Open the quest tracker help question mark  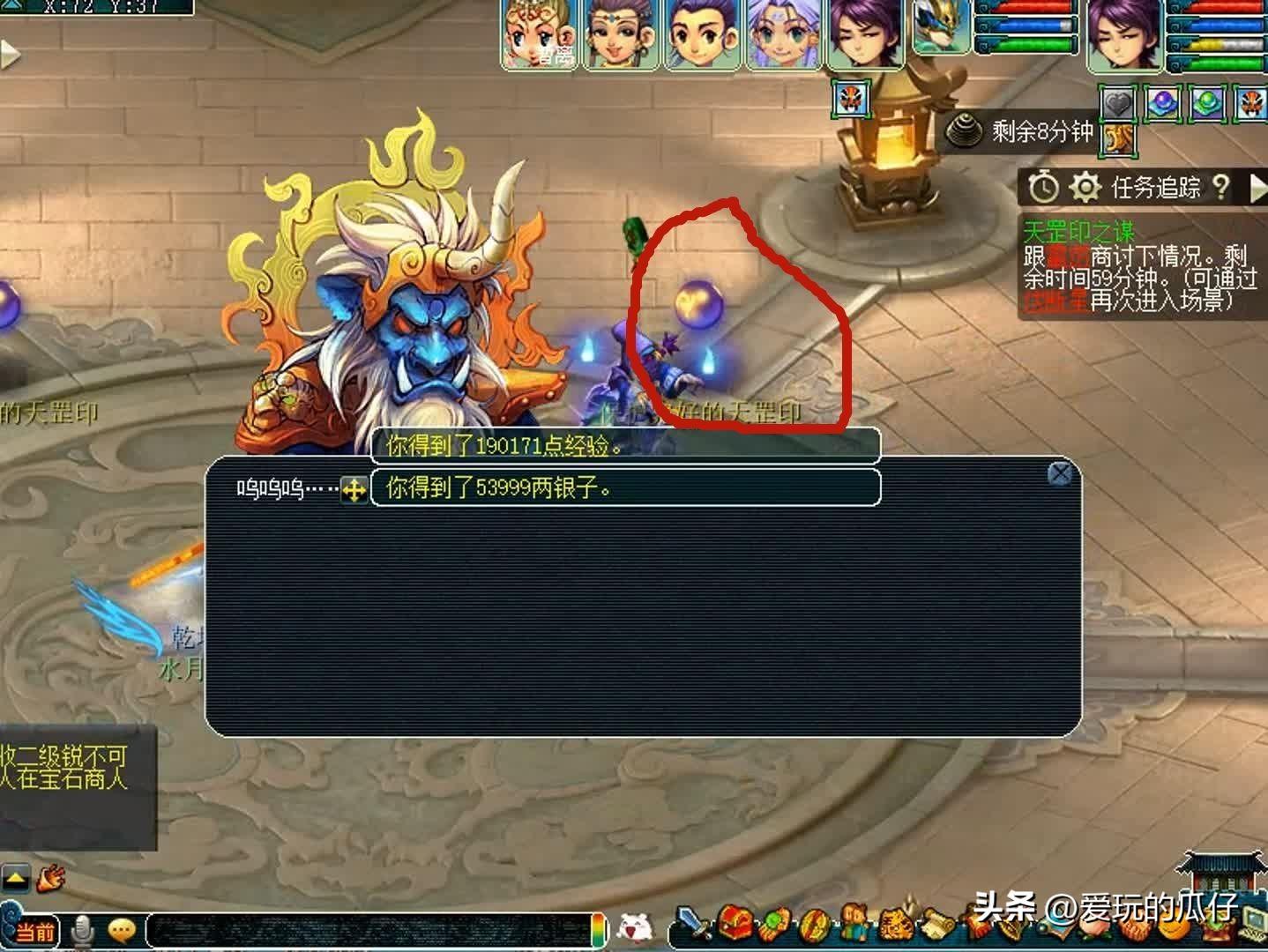1220,187
